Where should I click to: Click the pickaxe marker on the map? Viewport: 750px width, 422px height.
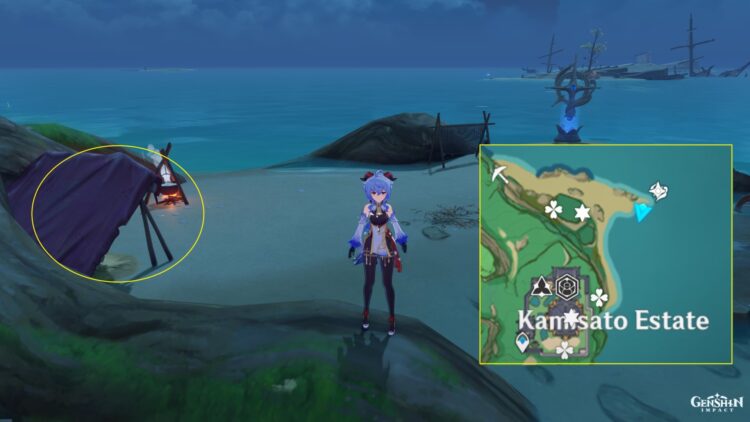coord(498,175)
